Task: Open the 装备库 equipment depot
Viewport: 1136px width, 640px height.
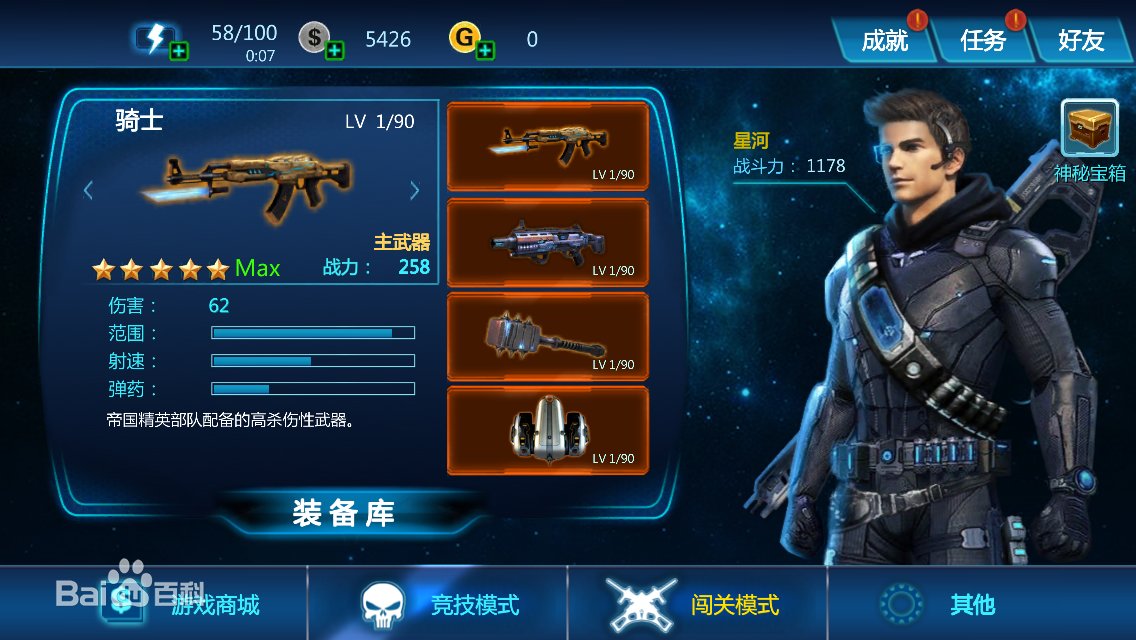Action: [343, 513]
